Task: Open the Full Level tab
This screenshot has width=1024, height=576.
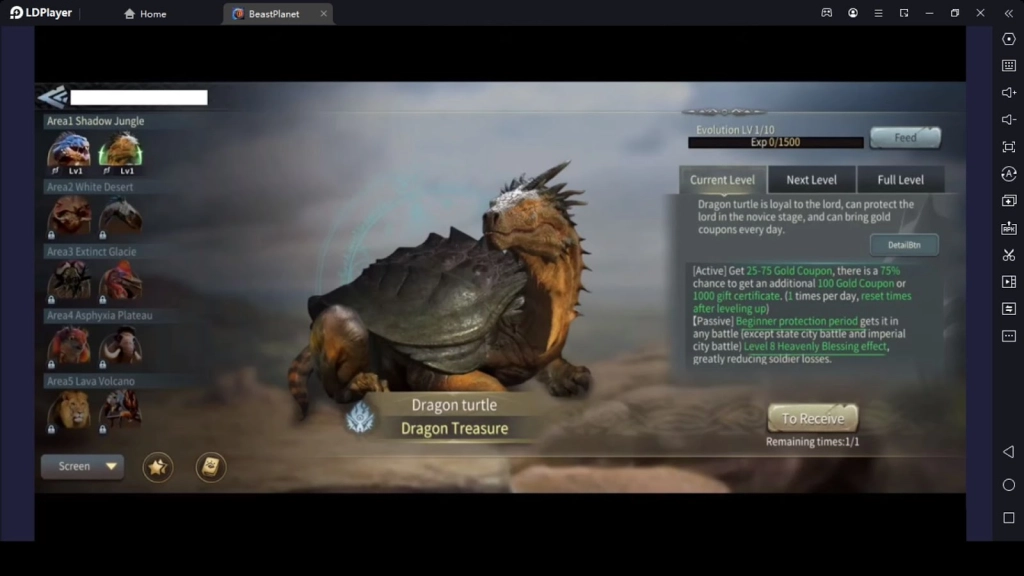Action: (x=900, y=180)
